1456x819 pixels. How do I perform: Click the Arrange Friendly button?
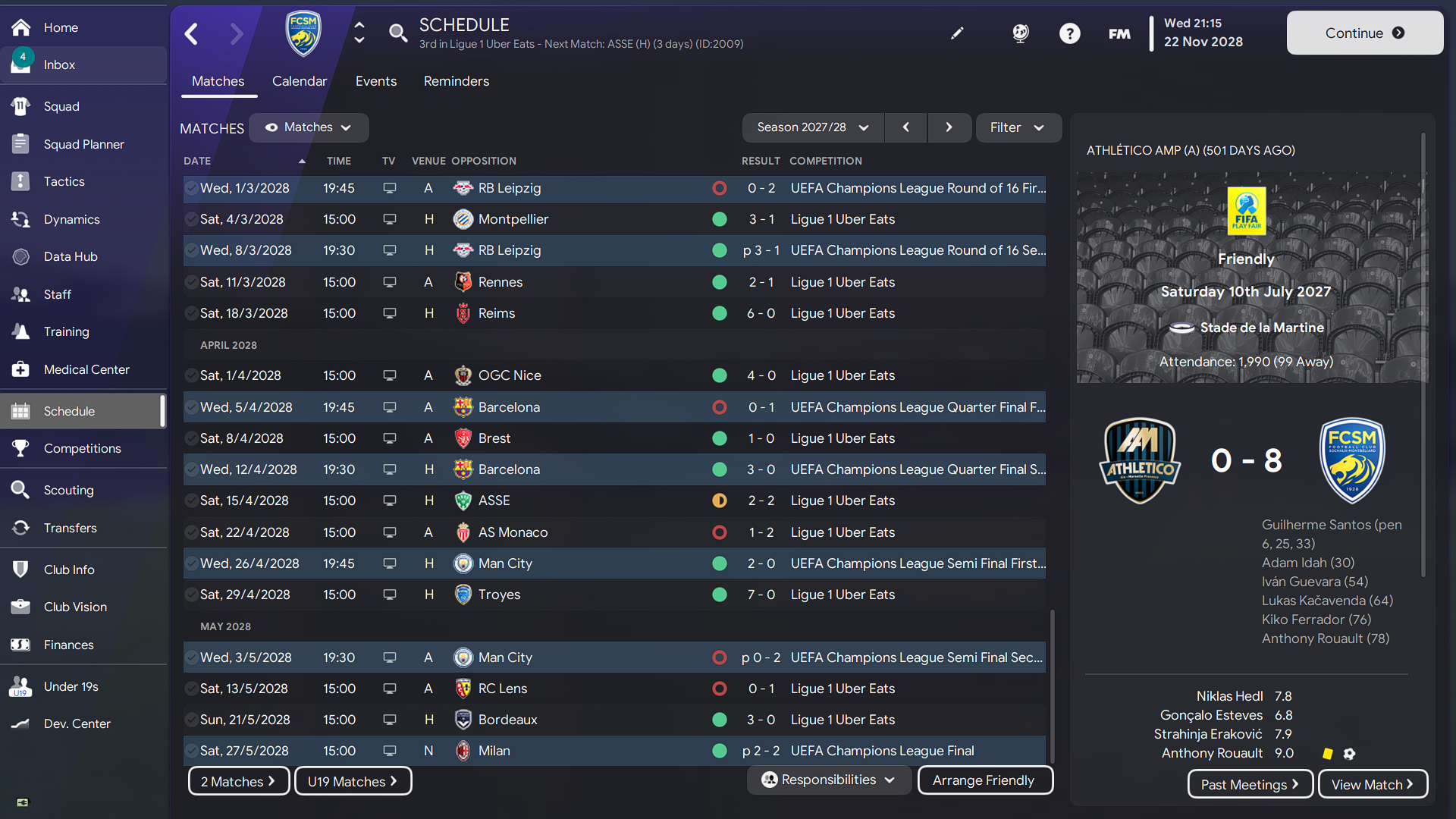(x=984, y=780)
